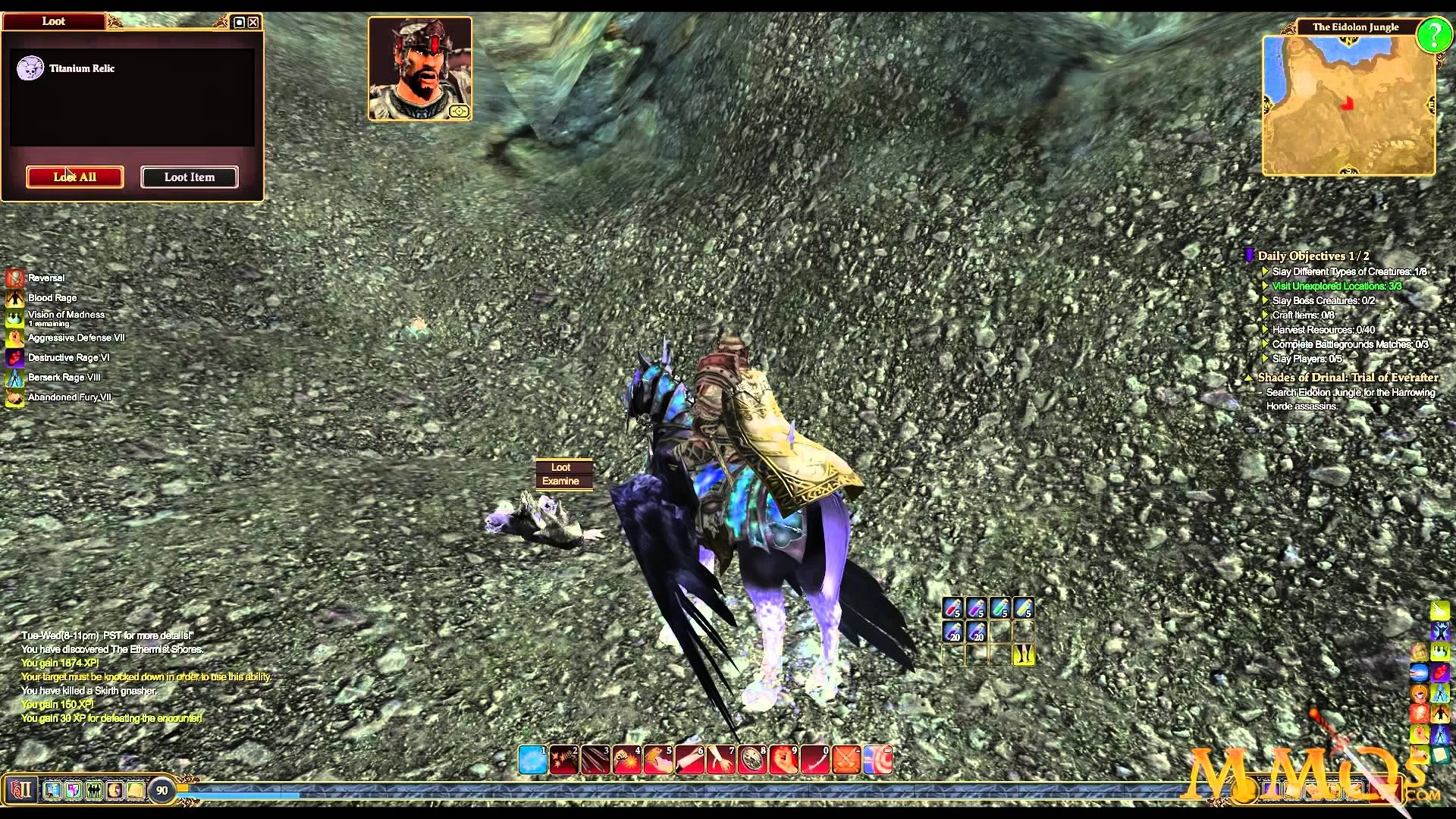Screen dimensions: 1456x819
Task: Use a health potion in the right quickbar
Action: pyautogui.click(x=954, y=607)
